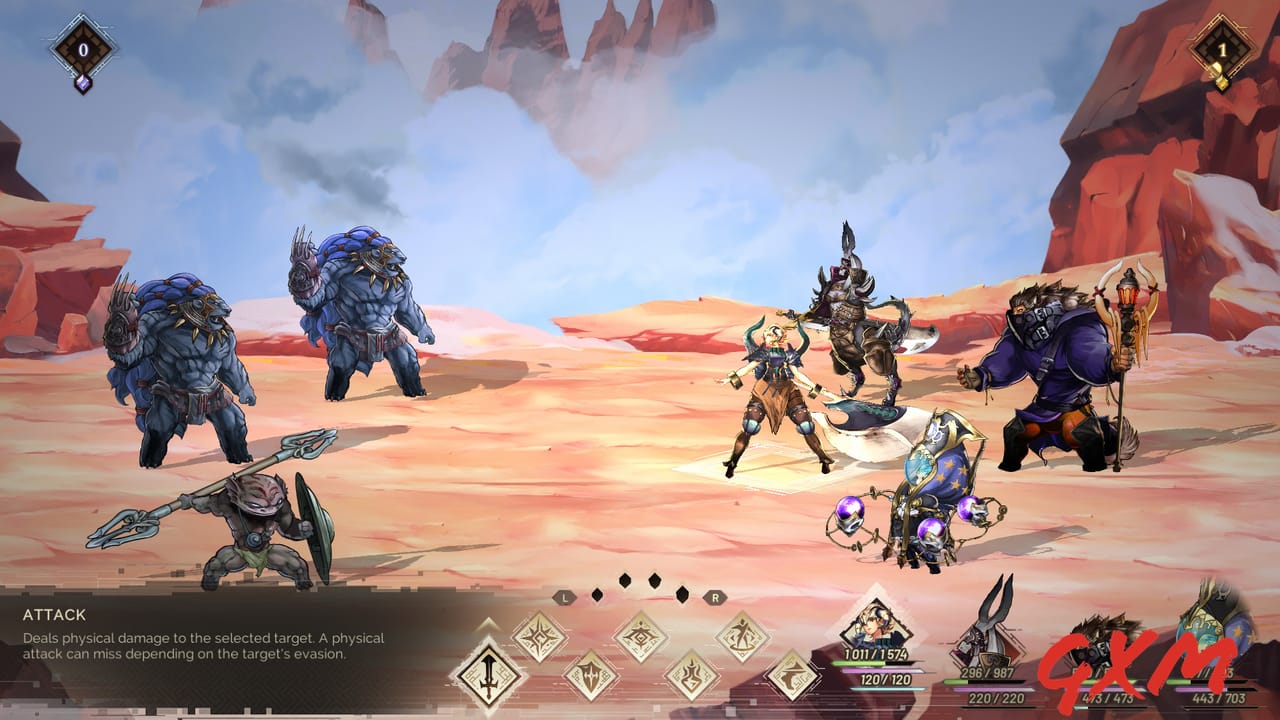The width and height of the screenshot is (1280, 720).
Task: Select the rightmost slashing-wave skill icon
Action: (x=792, y=674)
